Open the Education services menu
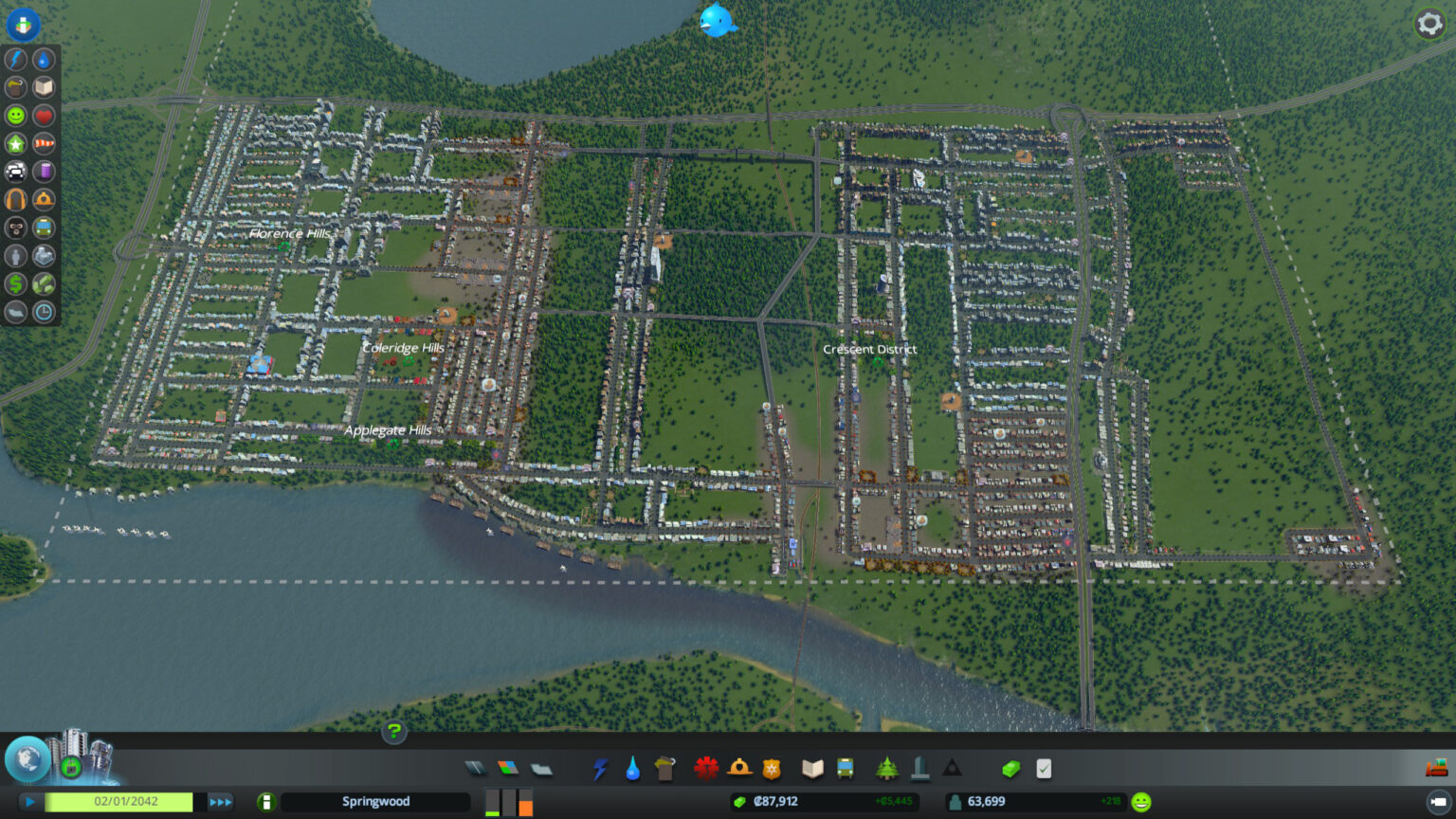 pos(813,770)
